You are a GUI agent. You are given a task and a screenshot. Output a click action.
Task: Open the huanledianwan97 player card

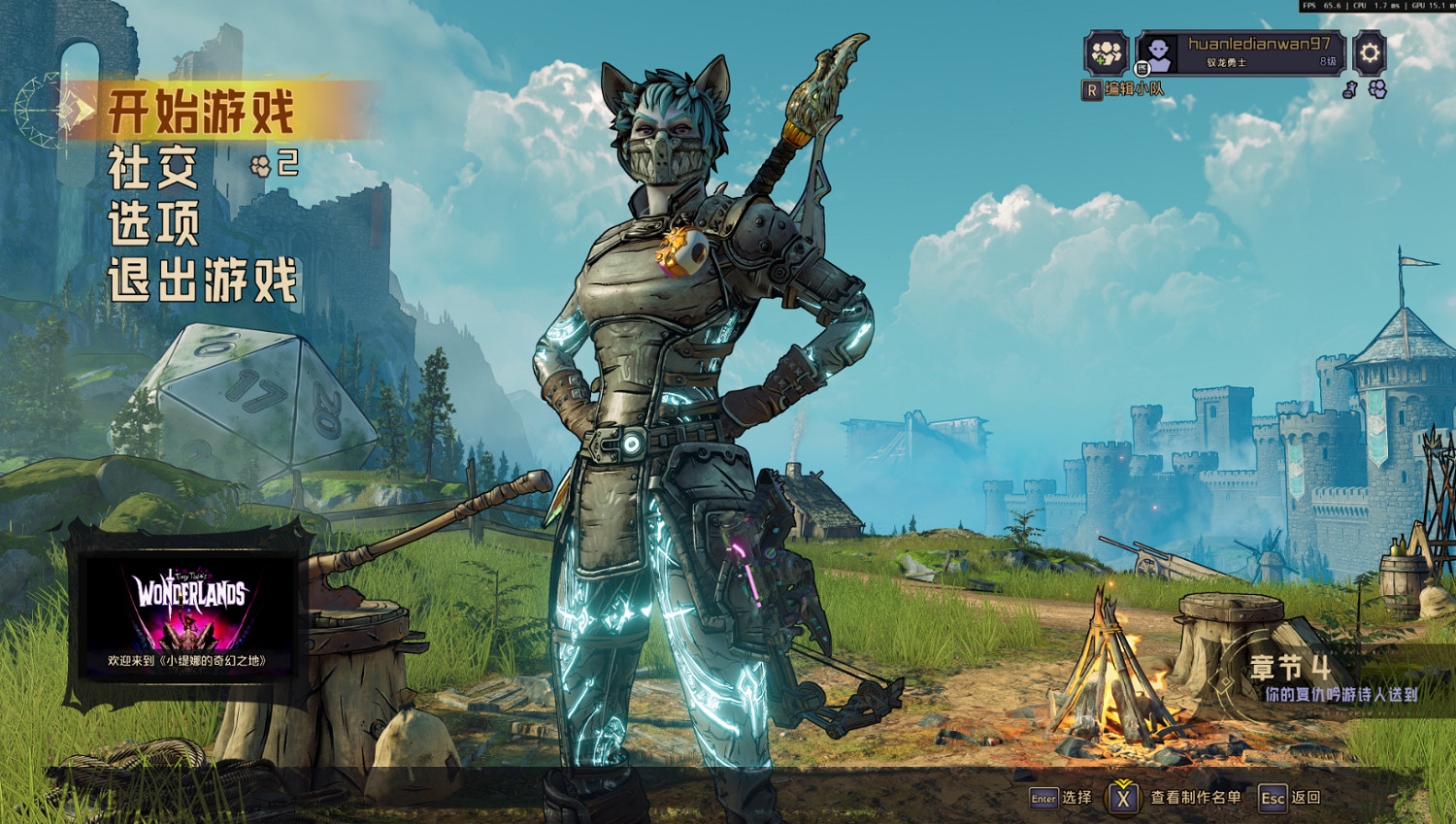point(1242,52)
